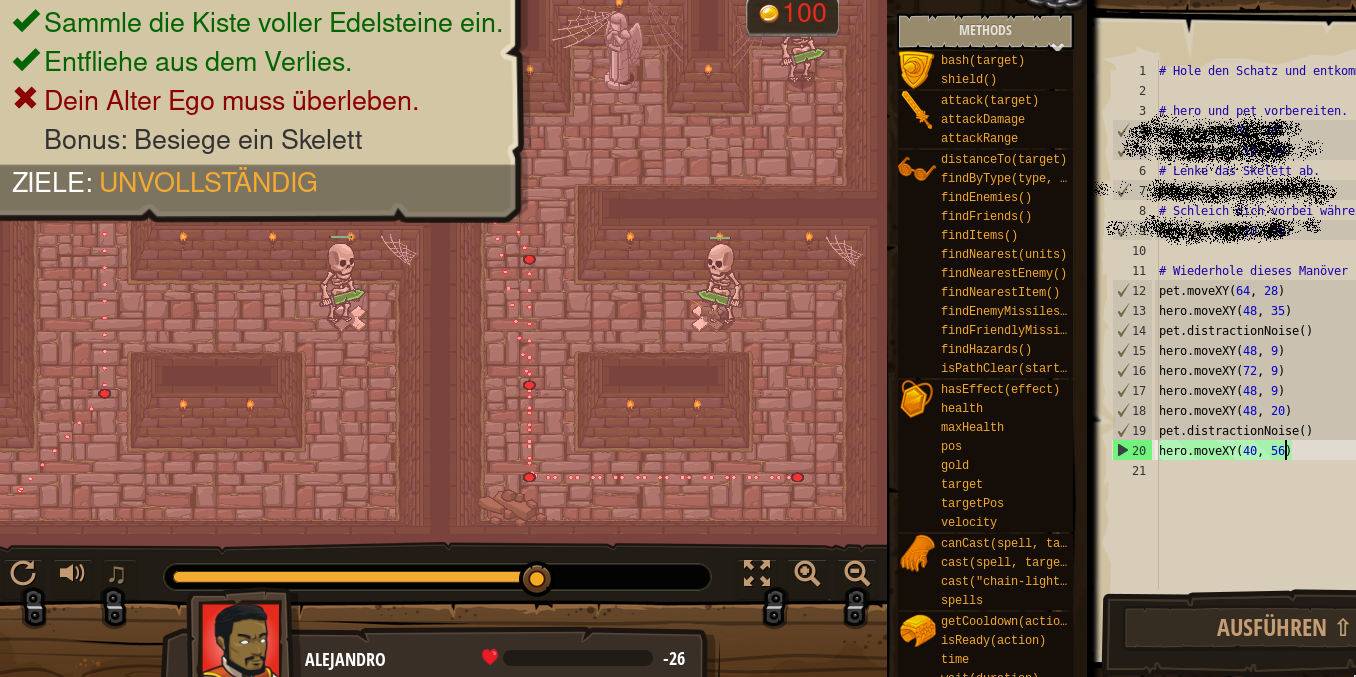Click the Alejandro hero portrait
Viewport: 1356px width, 677px height.
pyautogui.click(x=240, y=638)
